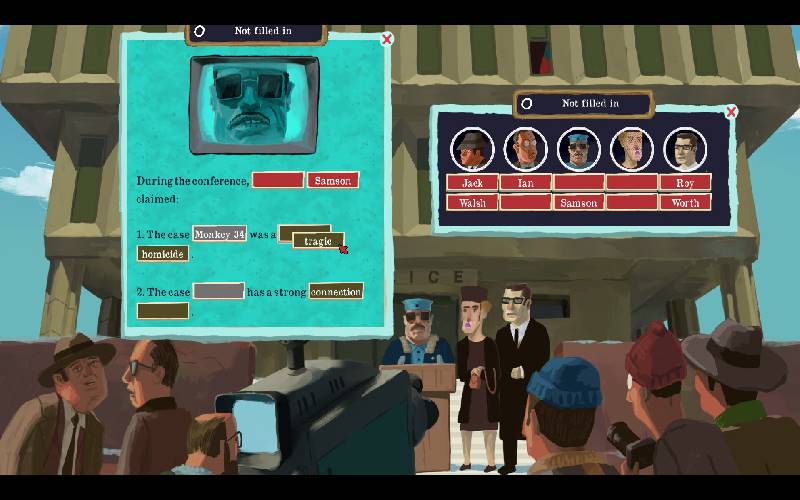
Task: Click the empty brown slot after 'connection'
Action: coord(162,311)
